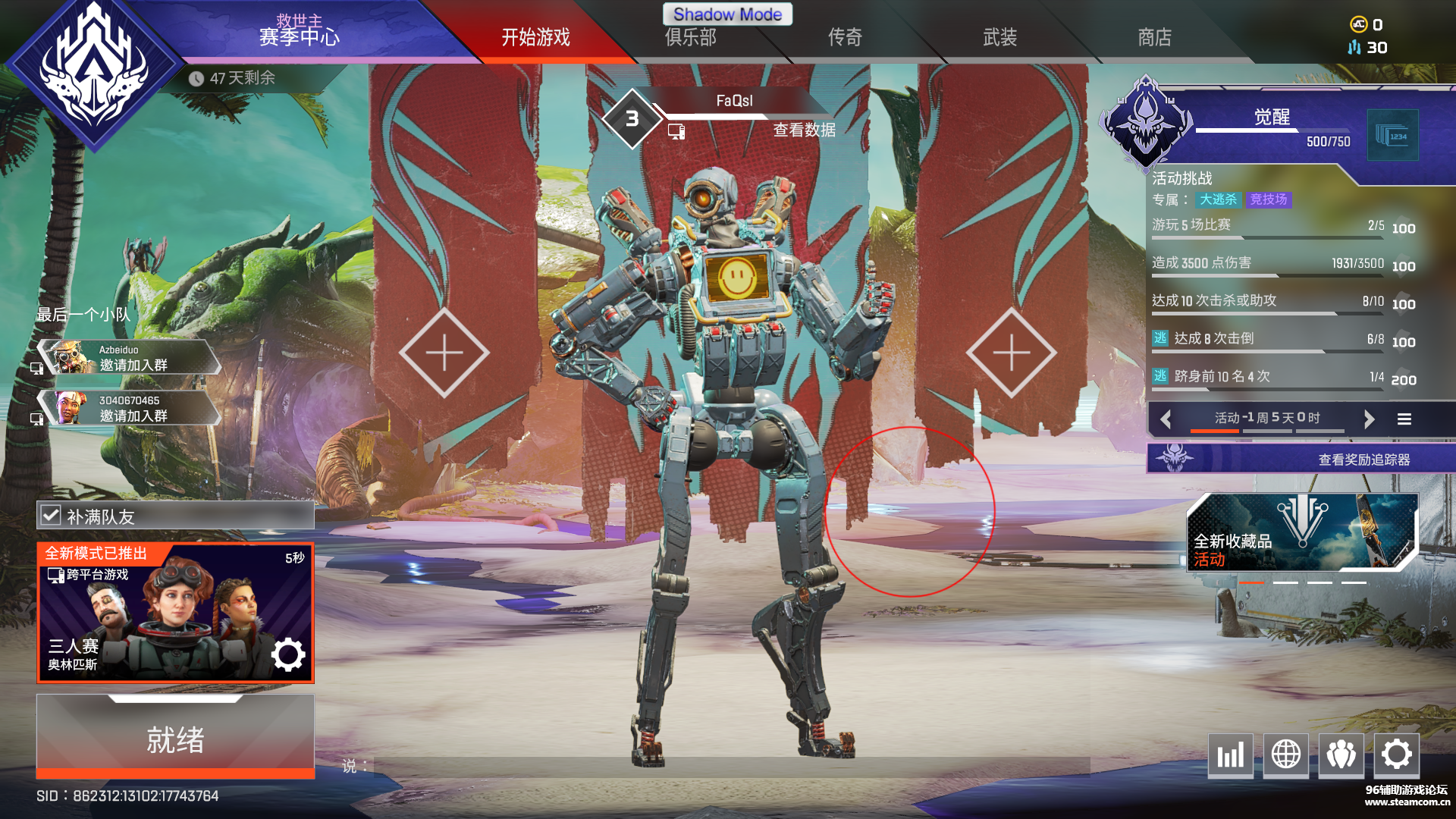Toggle the 补满队友 checkbox
The width and height of the screenshot is (1456, 819).
pyautogui.click(x=51, y=516)
